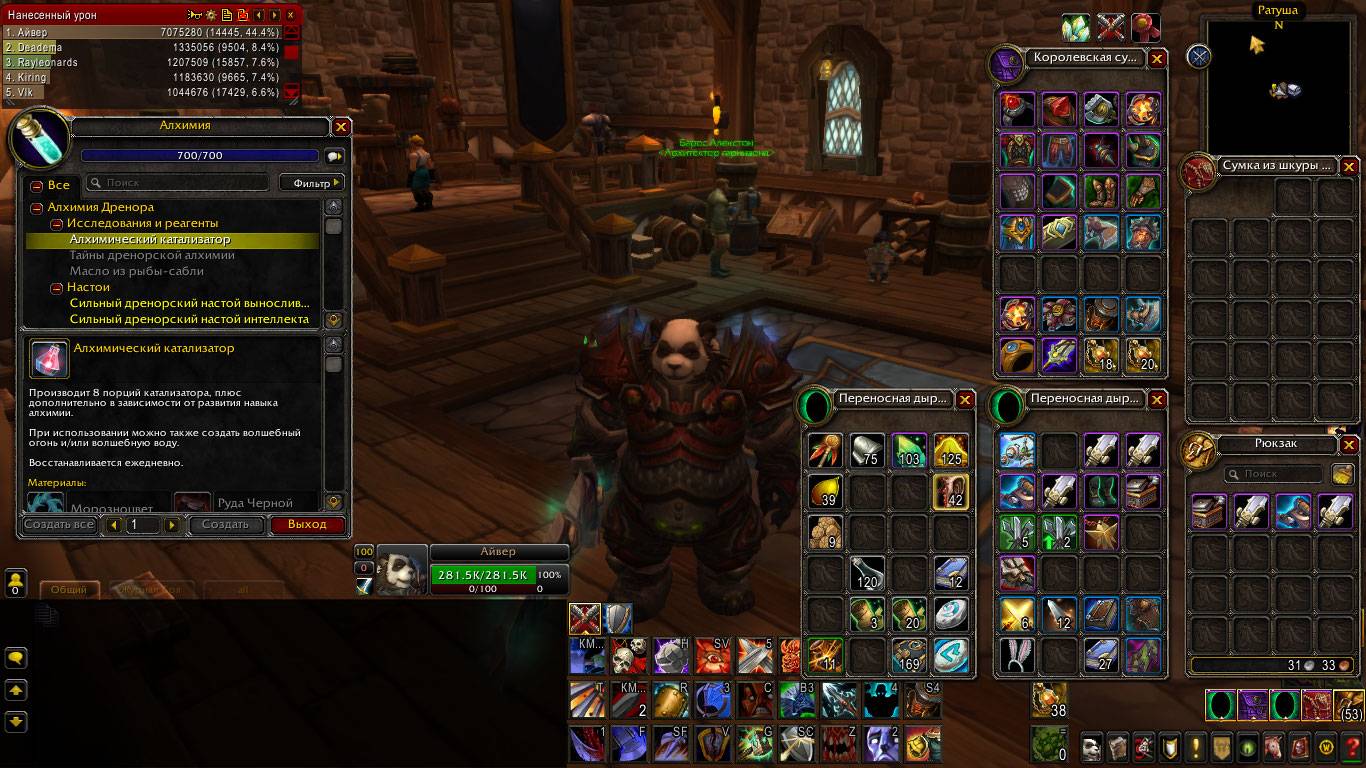Screen dimensions: 1366x768
Task: Open the Общий chat tab
Action: pos(69,590)
